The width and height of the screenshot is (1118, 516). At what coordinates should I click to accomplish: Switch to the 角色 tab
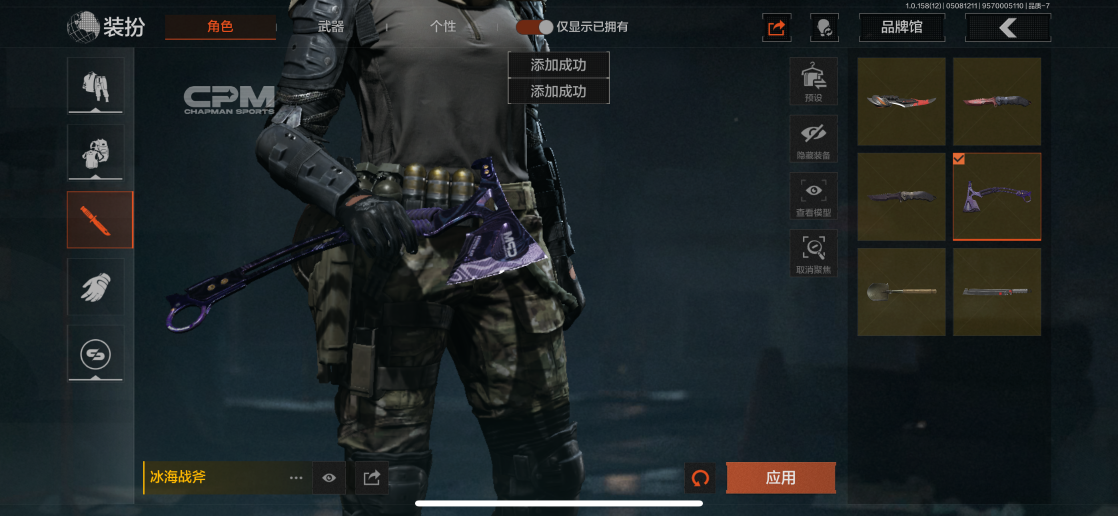(x=220, y=27)
